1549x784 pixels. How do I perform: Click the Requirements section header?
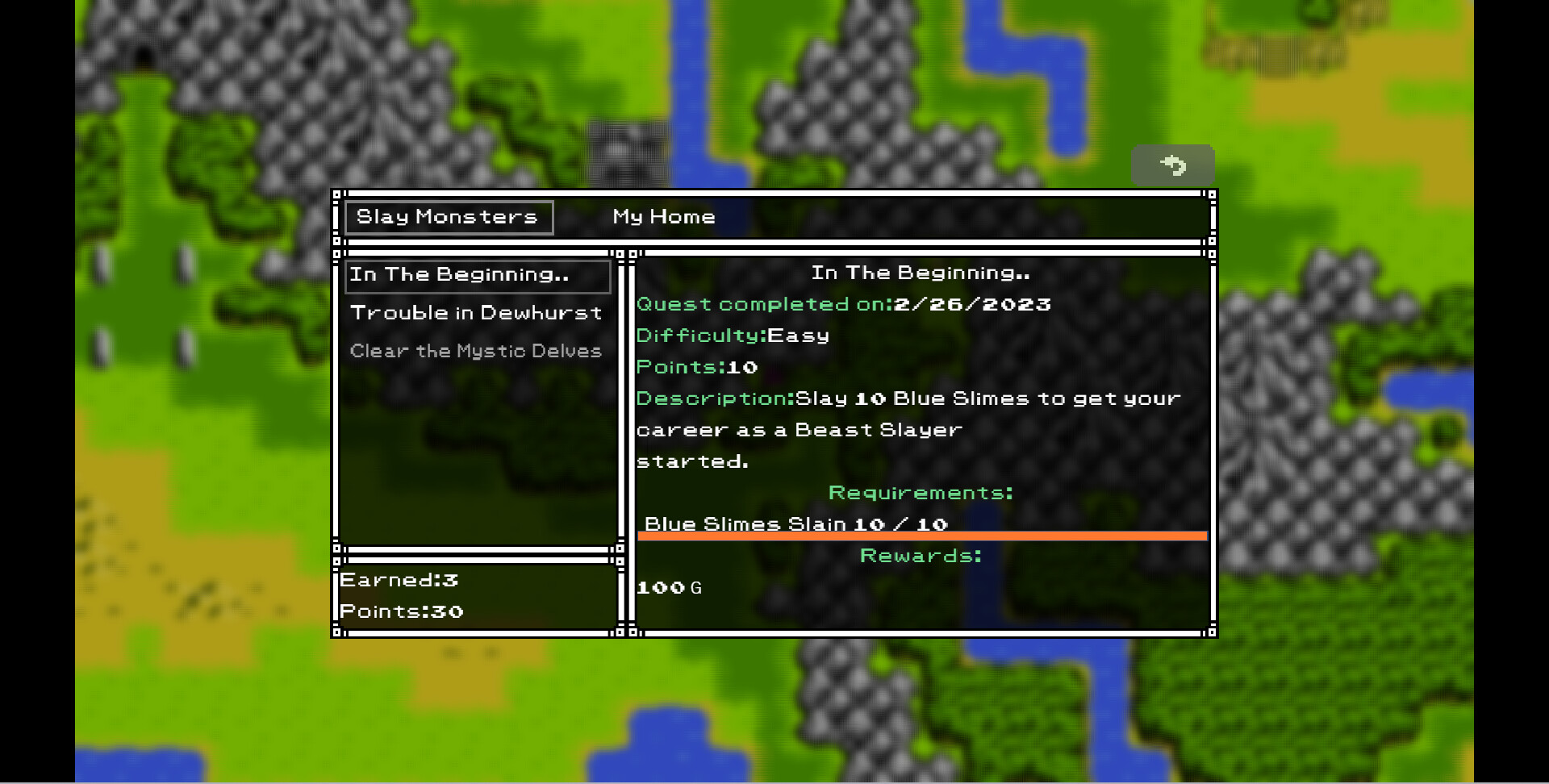coord(921,492)
